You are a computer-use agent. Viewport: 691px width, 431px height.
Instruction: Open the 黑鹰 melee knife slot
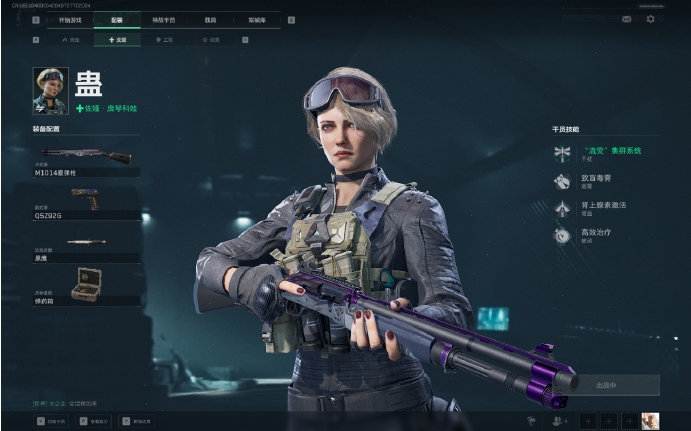pos(86,245)
